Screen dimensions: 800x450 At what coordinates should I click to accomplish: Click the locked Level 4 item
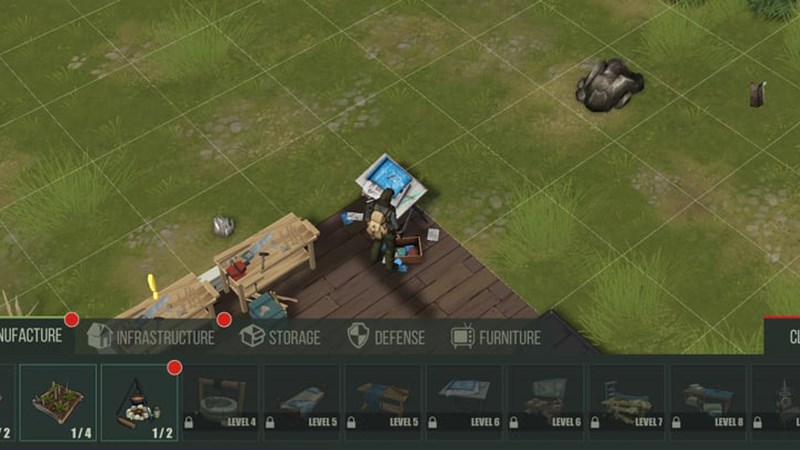pos(221,402)
